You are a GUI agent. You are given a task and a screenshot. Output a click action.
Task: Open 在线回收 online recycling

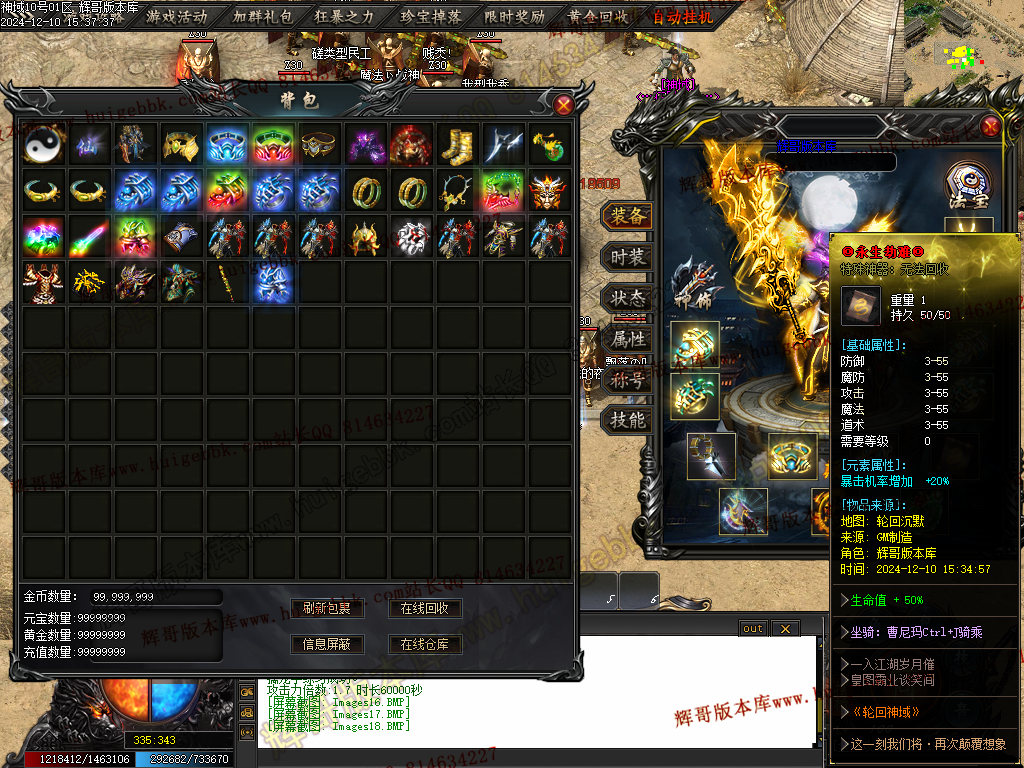pyautogui.click(x=424, y=608)
